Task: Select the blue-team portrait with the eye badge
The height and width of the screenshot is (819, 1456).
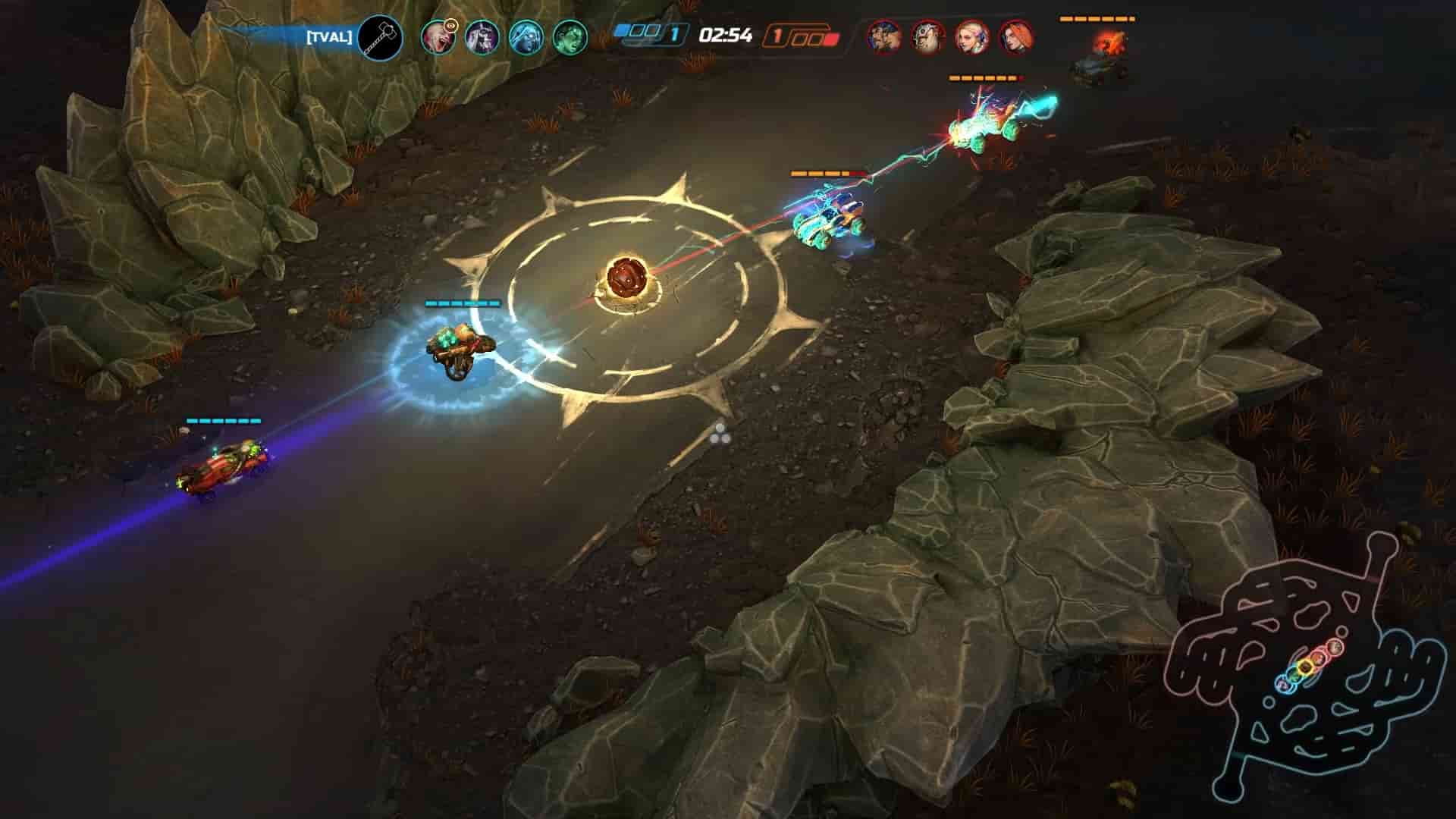Action: pyautogui.click(x=438, y=36)
